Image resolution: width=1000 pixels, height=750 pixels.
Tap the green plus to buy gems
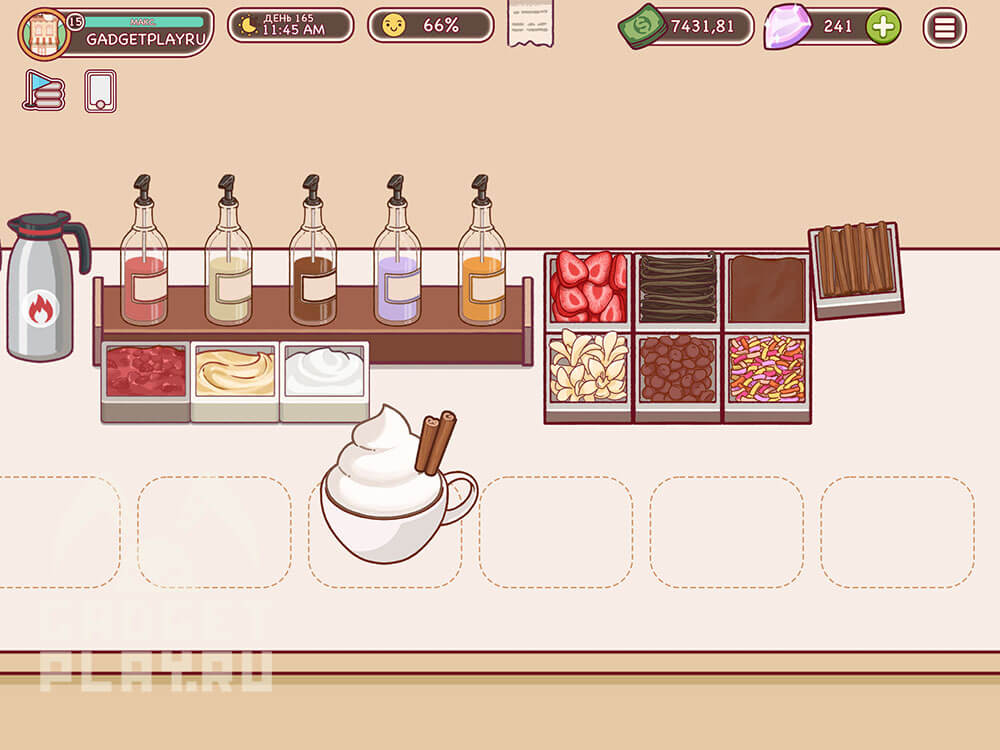click(x=882, y=27)
